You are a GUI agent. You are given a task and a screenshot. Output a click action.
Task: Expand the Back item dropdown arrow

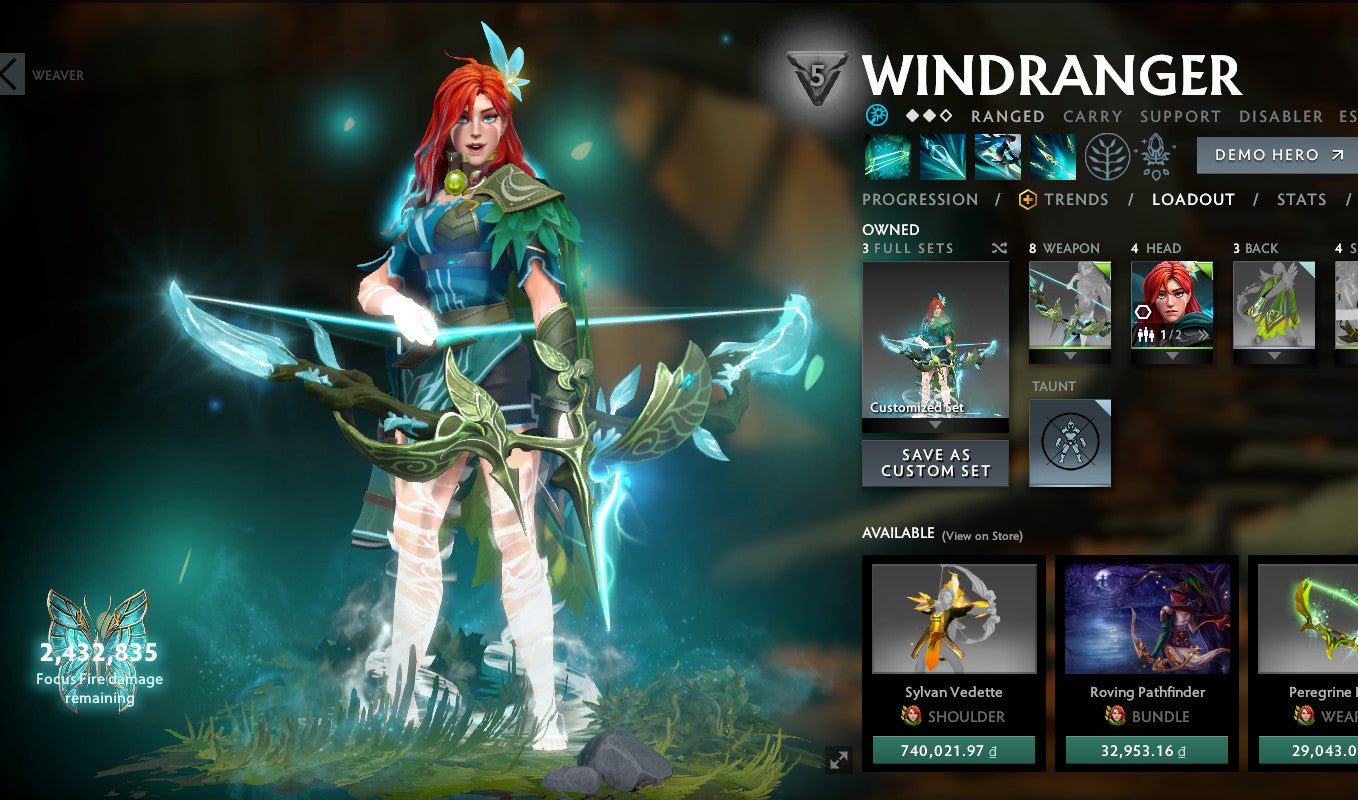click(1274, 356)
